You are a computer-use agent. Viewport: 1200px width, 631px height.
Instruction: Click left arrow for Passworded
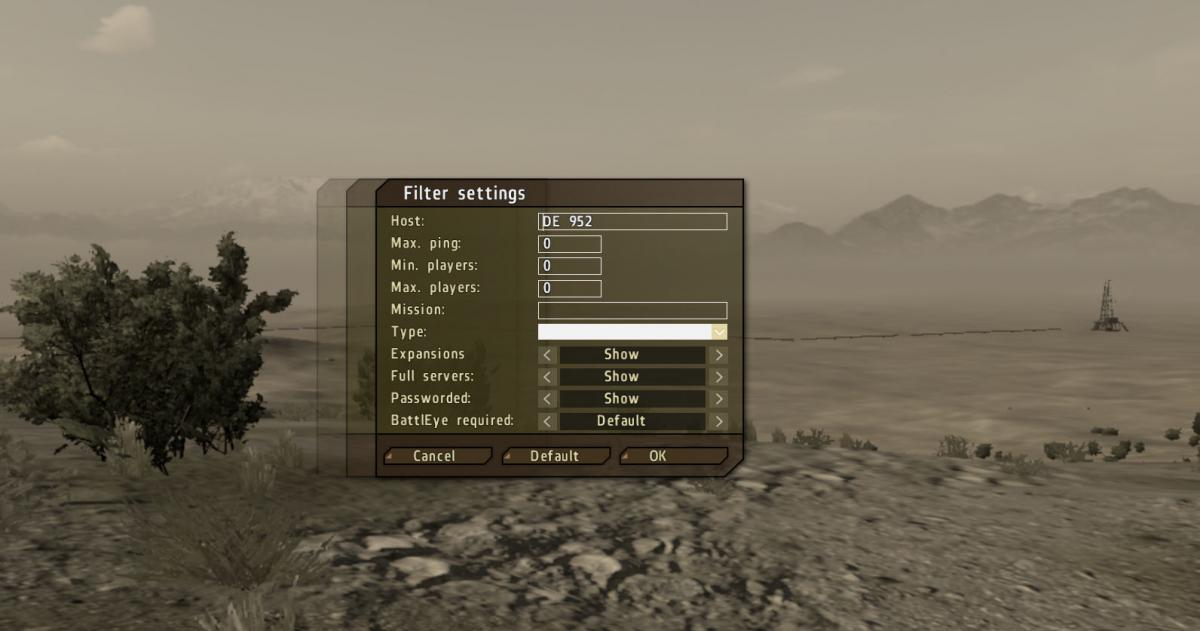point(547,399)
